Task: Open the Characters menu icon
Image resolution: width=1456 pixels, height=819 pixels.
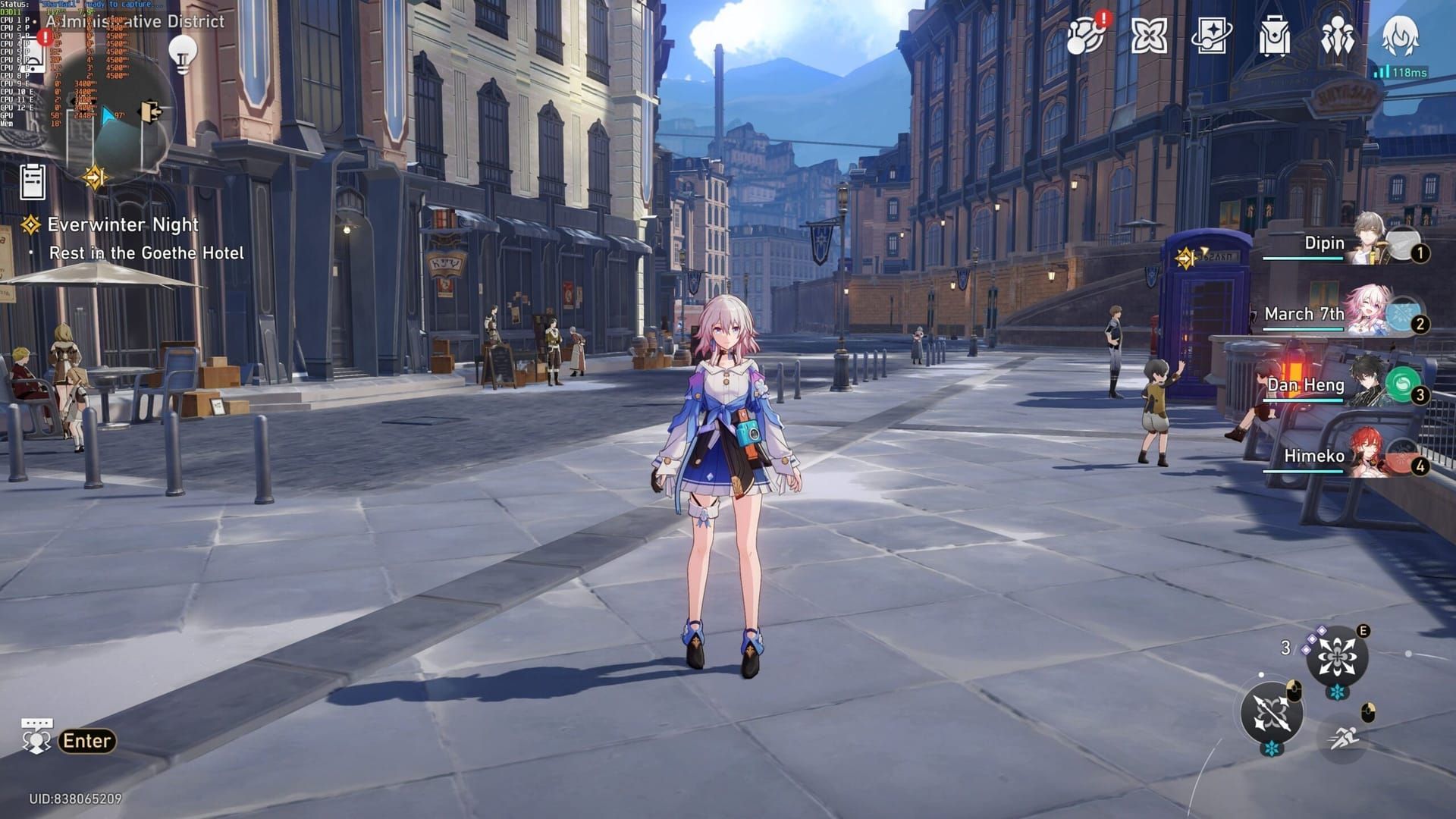Action: [x=1337, y=36]
